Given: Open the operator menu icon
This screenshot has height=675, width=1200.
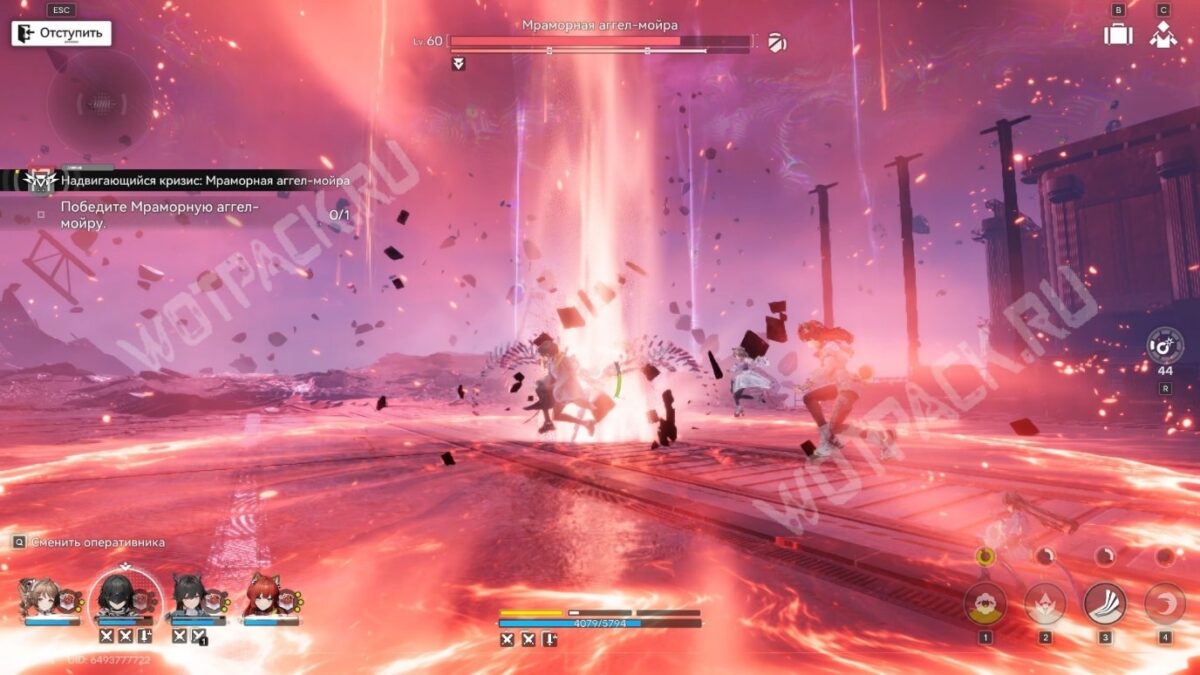Looking at the screenshot, I should pos(1162,34).
